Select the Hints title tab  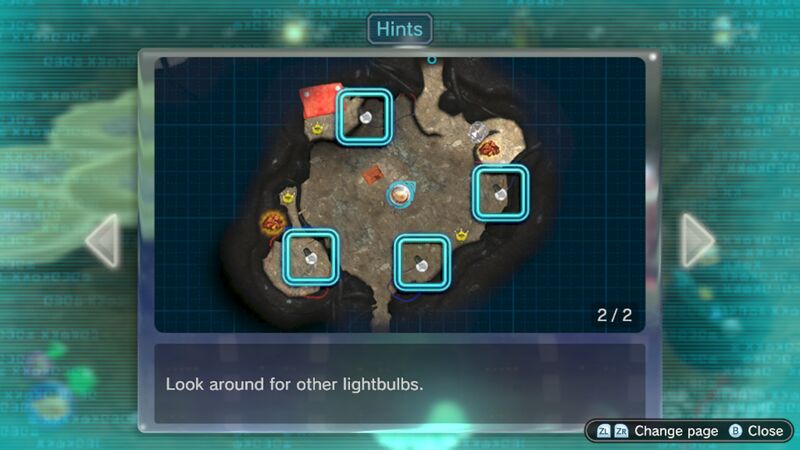point(400,29)
